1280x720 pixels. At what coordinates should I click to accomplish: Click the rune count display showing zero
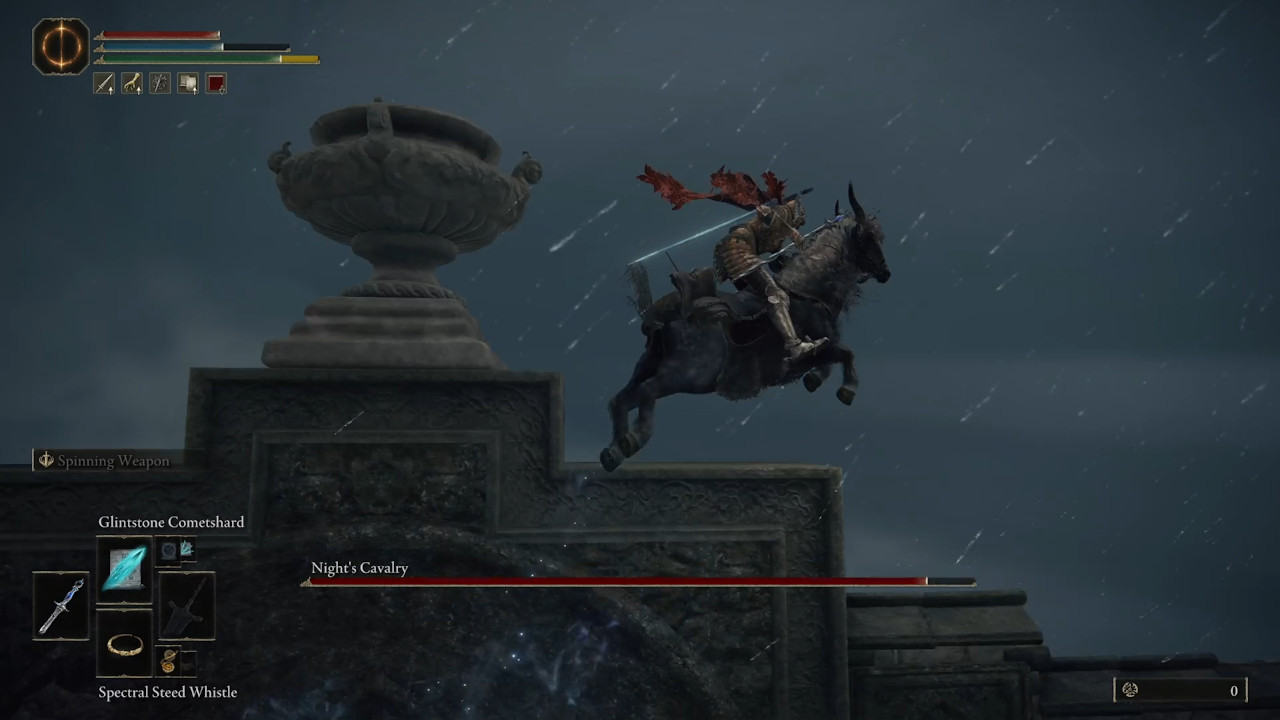coord(1234,690)
